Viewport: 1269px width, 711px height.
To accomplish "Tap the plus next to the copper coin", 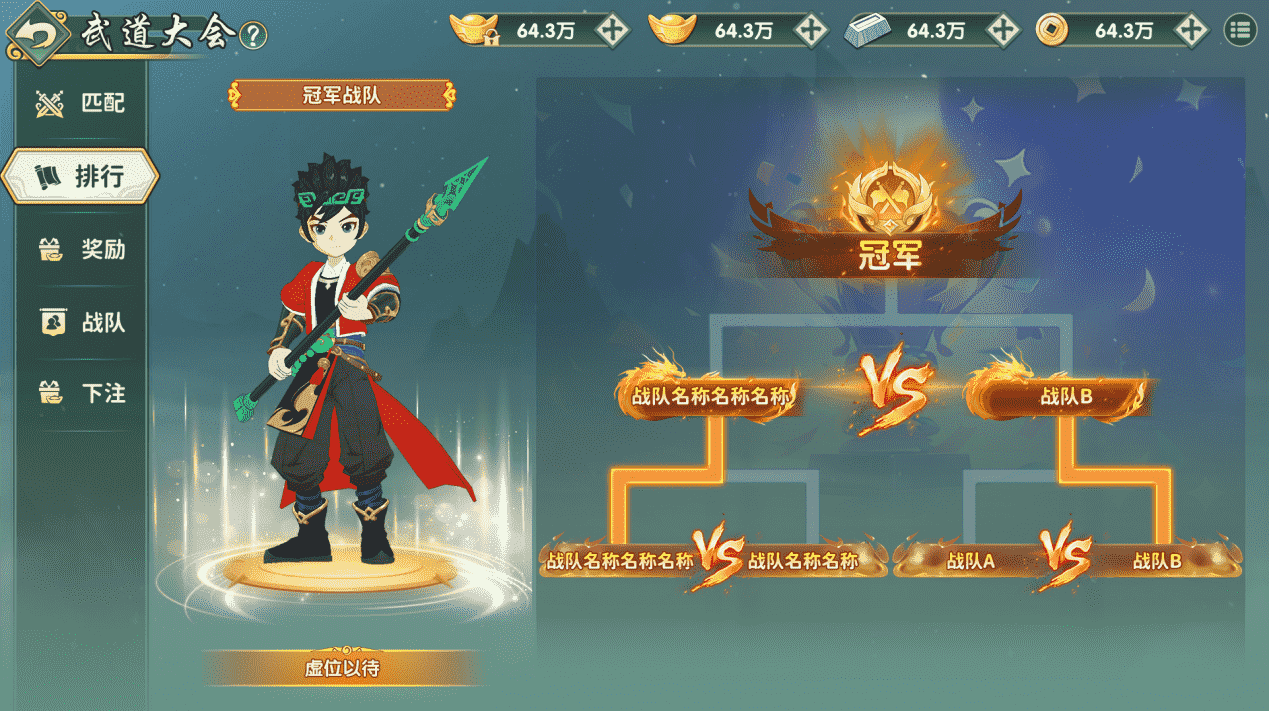I will pos(1190,31).
